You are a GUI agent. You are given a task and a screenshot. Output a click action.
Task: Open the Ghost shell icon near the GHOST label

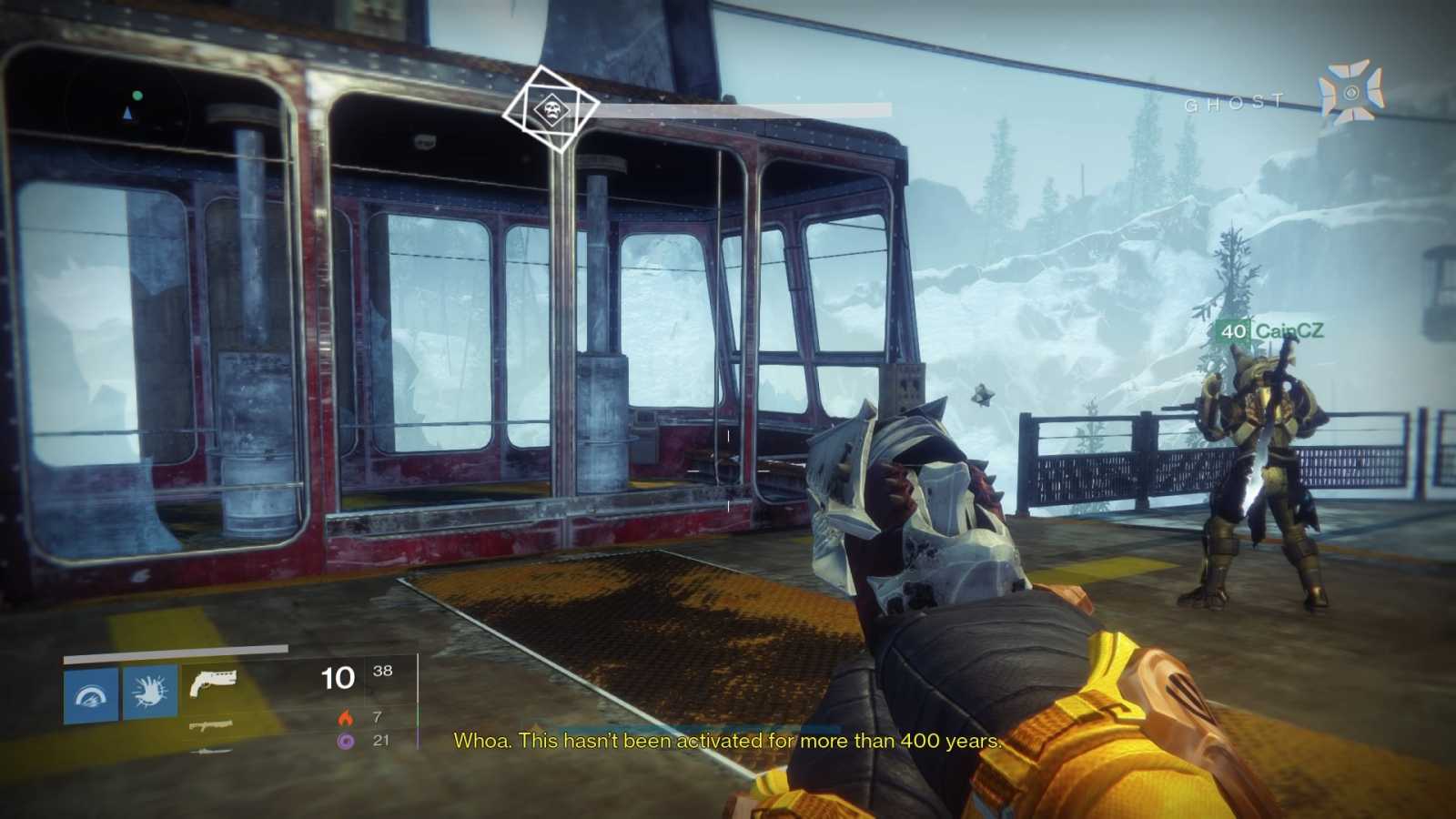[x=1350, y=93]
